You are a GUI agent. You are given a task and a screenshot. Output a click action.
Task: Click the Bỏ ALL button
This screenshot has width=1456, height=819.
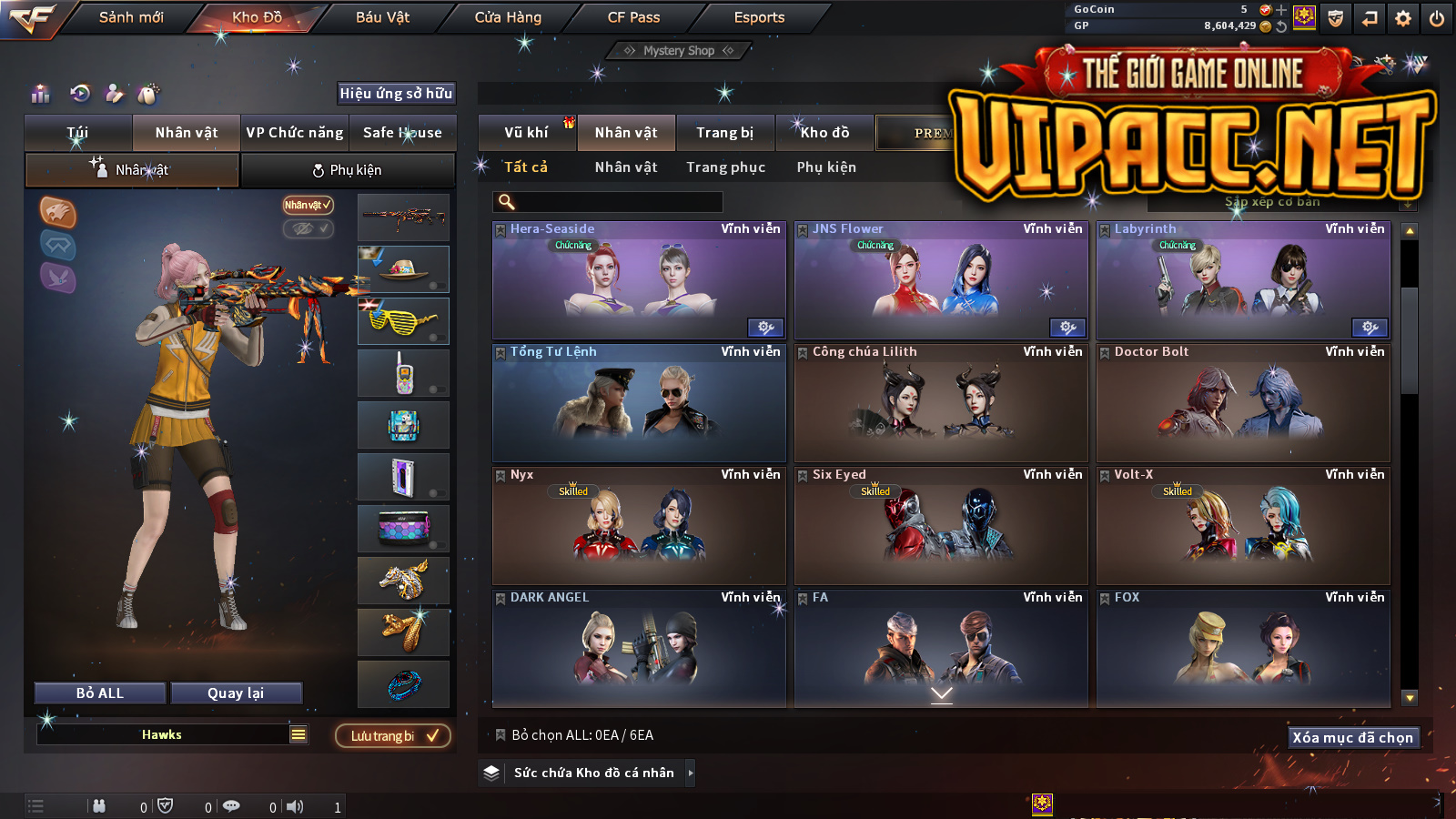tap(100, 693)
